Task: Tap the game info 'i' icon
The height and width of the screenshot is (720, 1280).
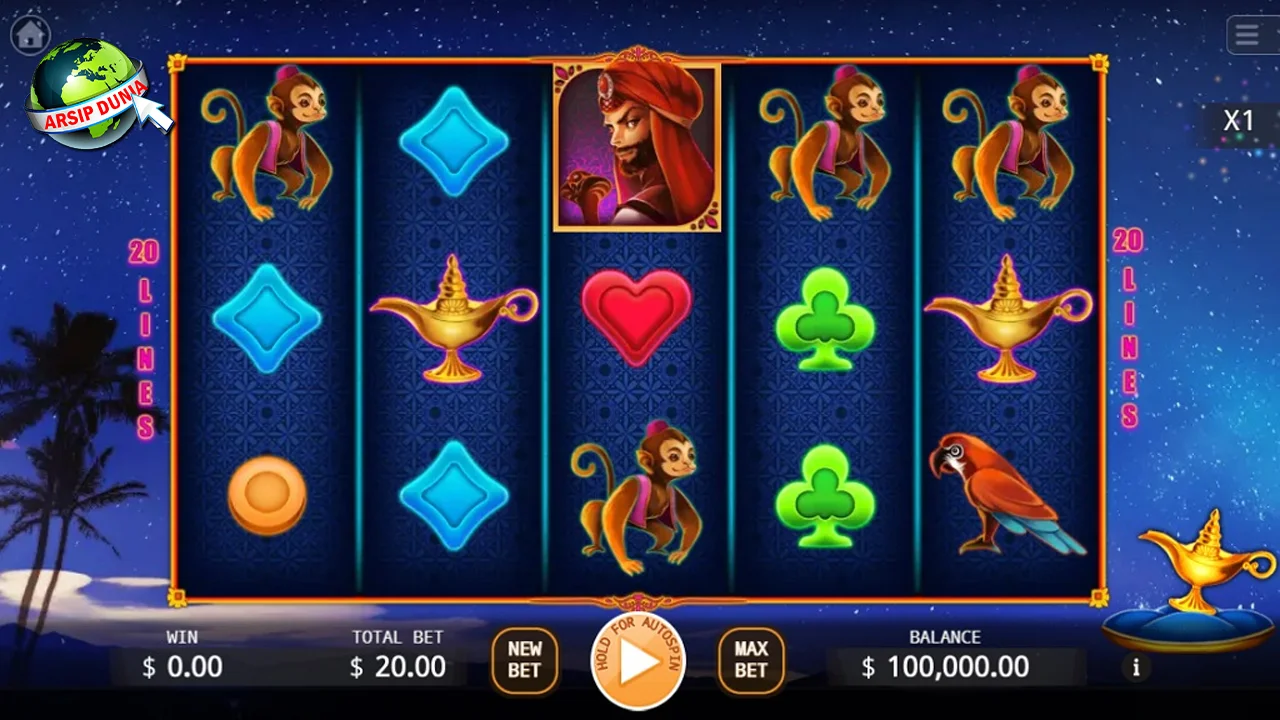Action: (x=1136, y=668)
